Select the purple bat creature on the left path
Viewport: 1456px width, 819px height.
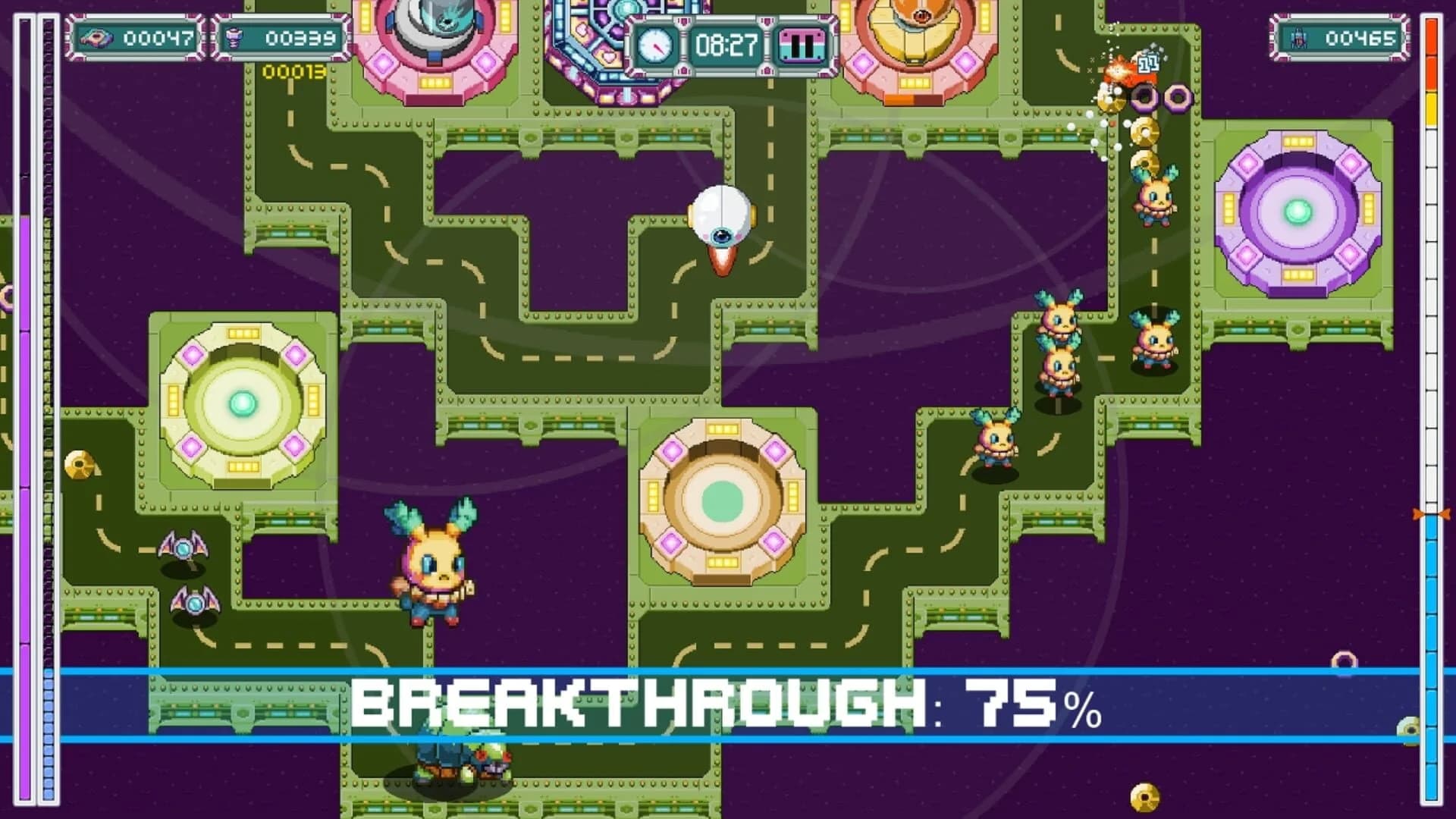pyautogui.click(x=184, y=548)
